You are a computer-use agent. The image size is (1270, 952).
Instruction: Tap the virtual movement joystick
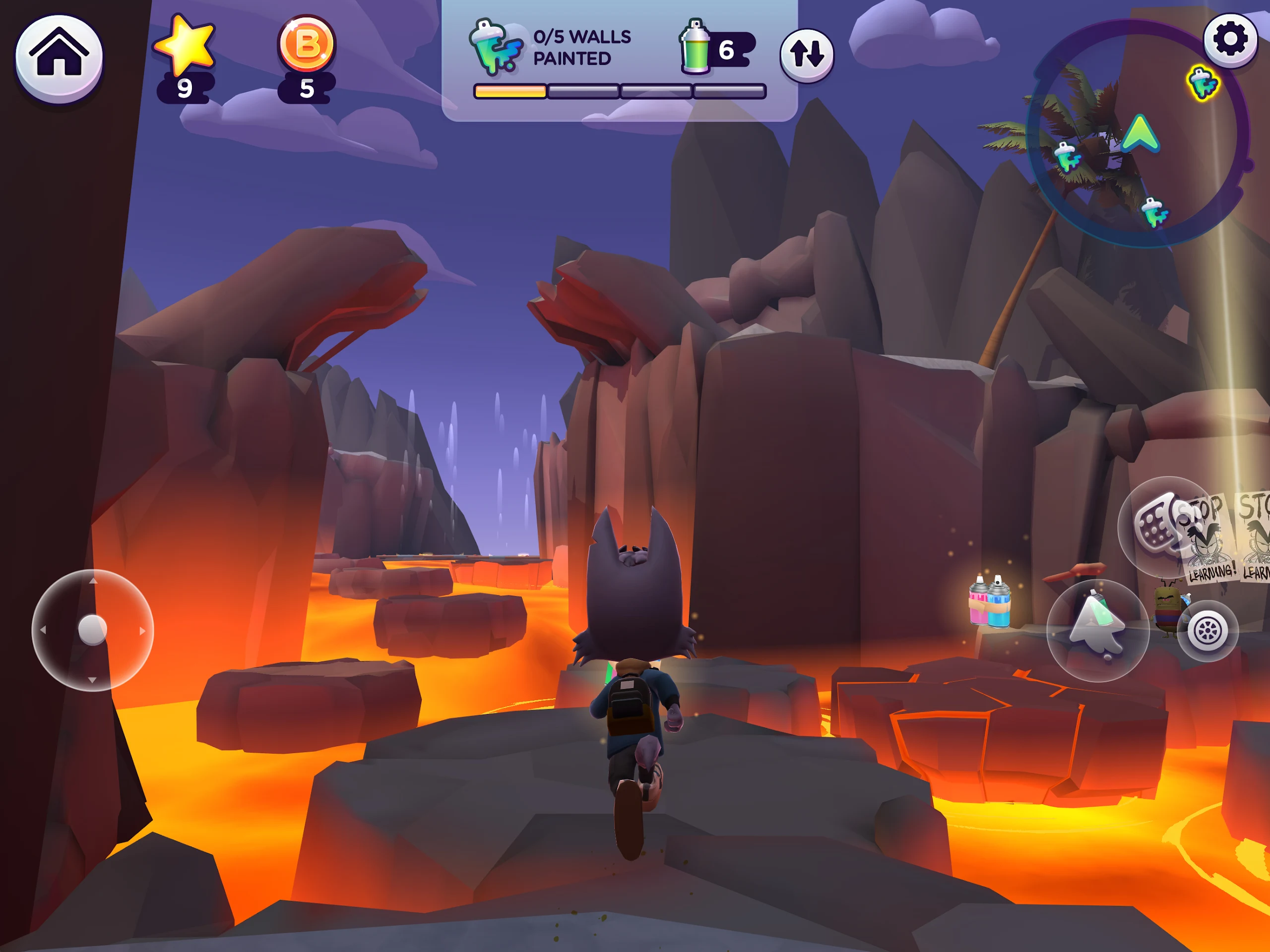pyautogui.click(x=92, y=630)
